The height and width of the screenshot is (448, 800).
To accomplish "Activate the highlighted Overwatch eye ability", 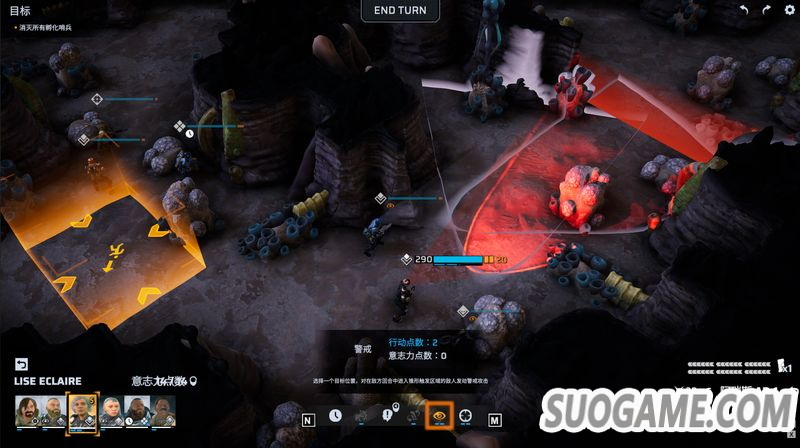I will 438,415.
